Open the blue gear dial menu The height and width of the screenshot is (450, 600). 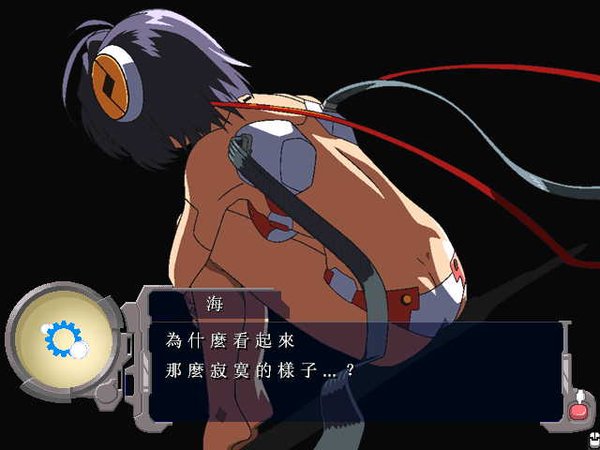coord(60,341)
